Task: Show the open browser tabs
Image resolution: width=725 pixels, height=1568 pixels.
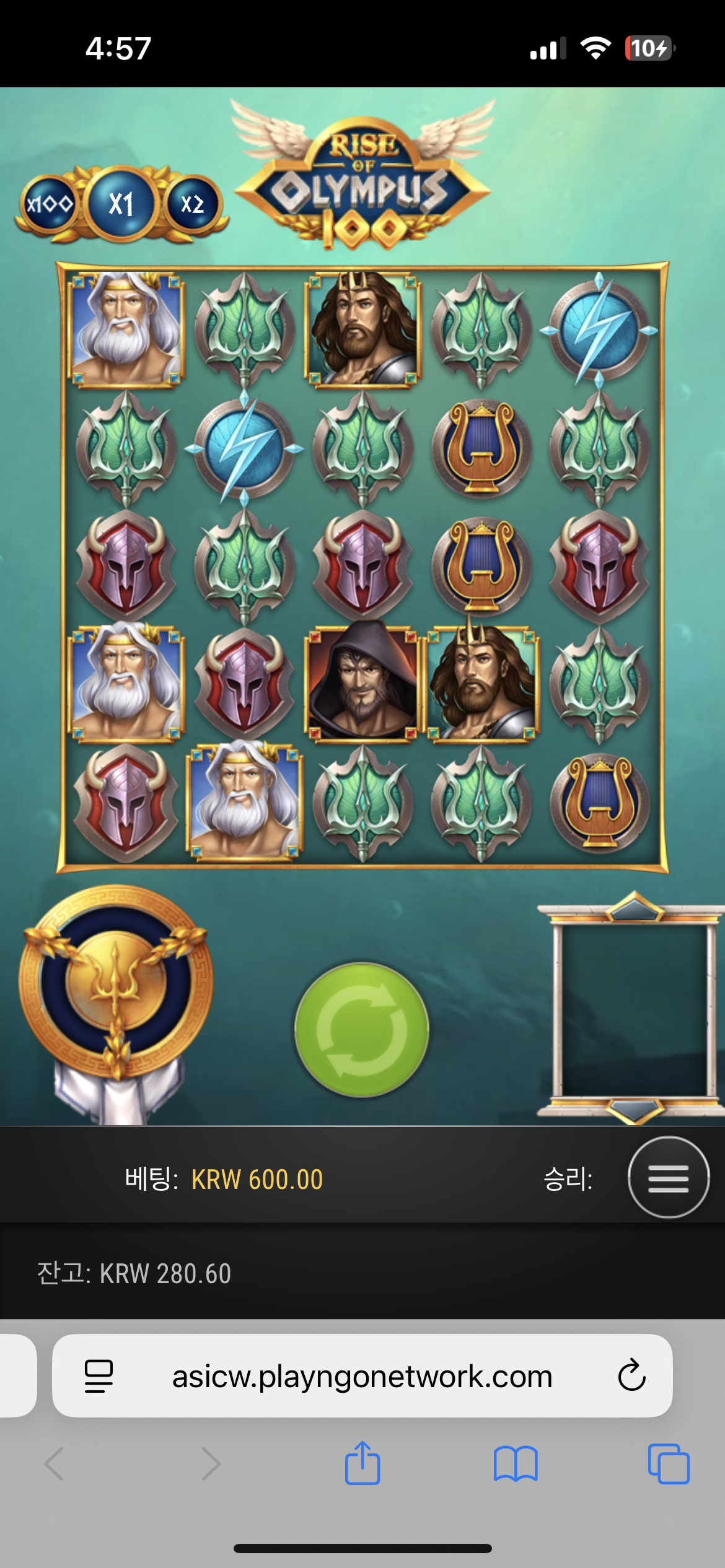Action: (x=668, y=1463)
